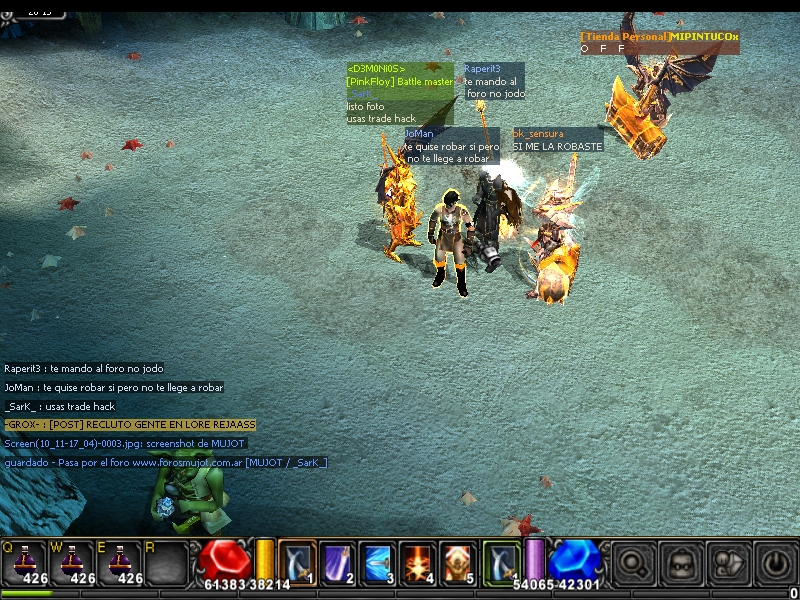Click the green-framed active skill icon
This screenshot has width=800, height=600.
(502, 561)
